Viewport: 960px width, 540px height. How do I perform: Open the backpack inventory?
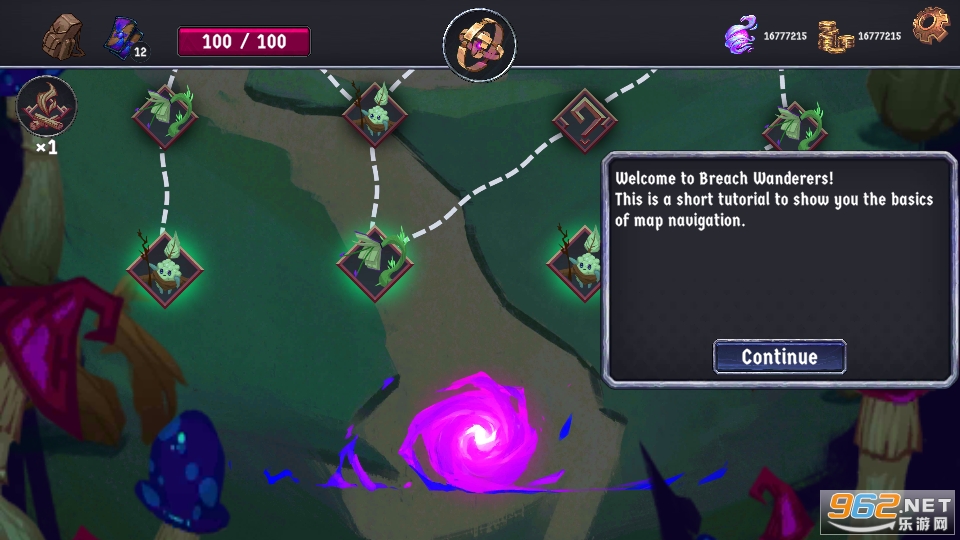click(63, 38)
